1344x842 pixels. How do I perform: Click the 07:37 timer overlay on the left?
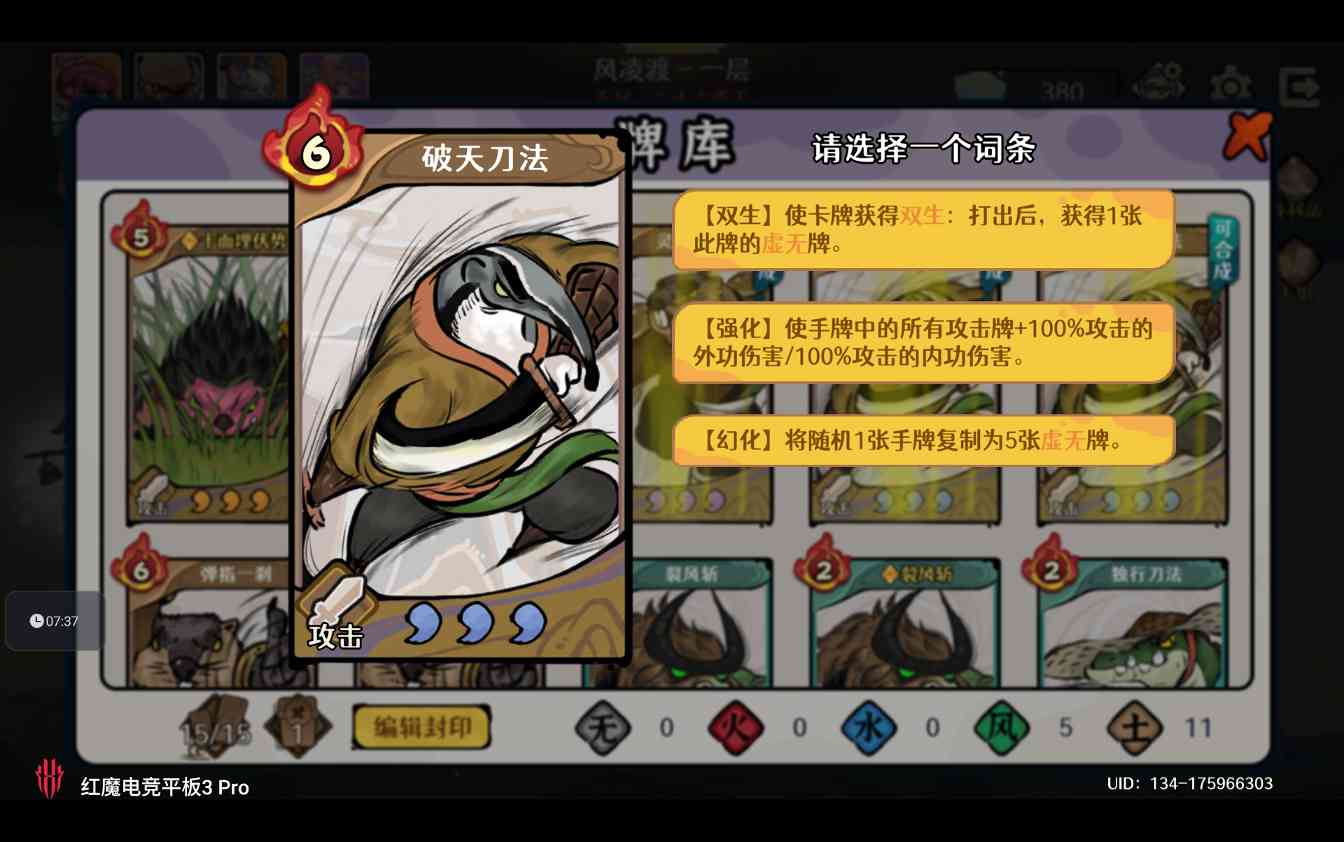[55, 620]
